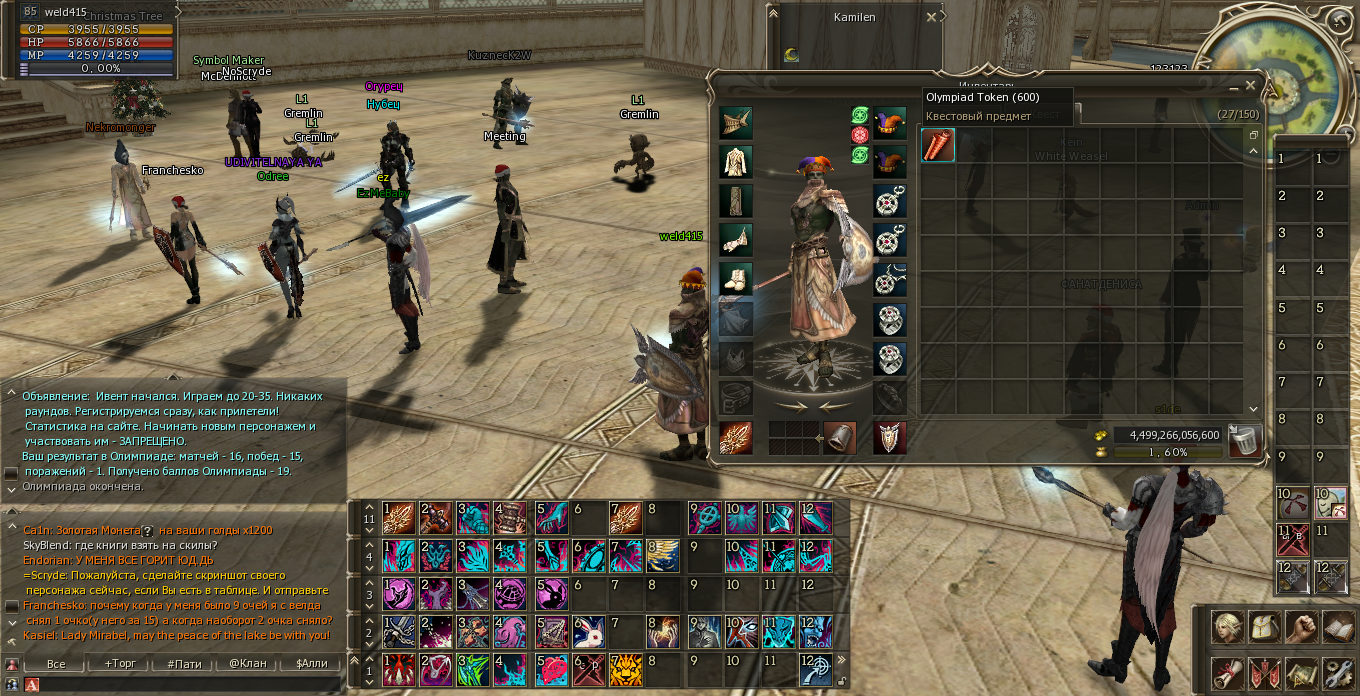Select the @Клан chat tab
Viewport: 1360px width, 696px height.
pos(248,663)
